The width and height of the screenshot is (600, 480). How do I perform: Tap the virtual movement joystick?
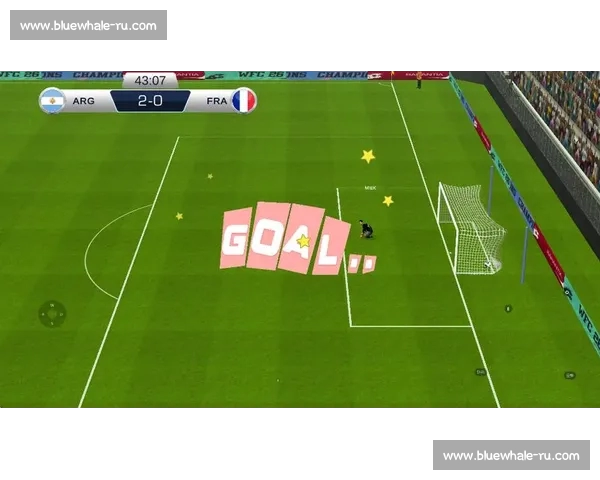(x=52, y=314)
